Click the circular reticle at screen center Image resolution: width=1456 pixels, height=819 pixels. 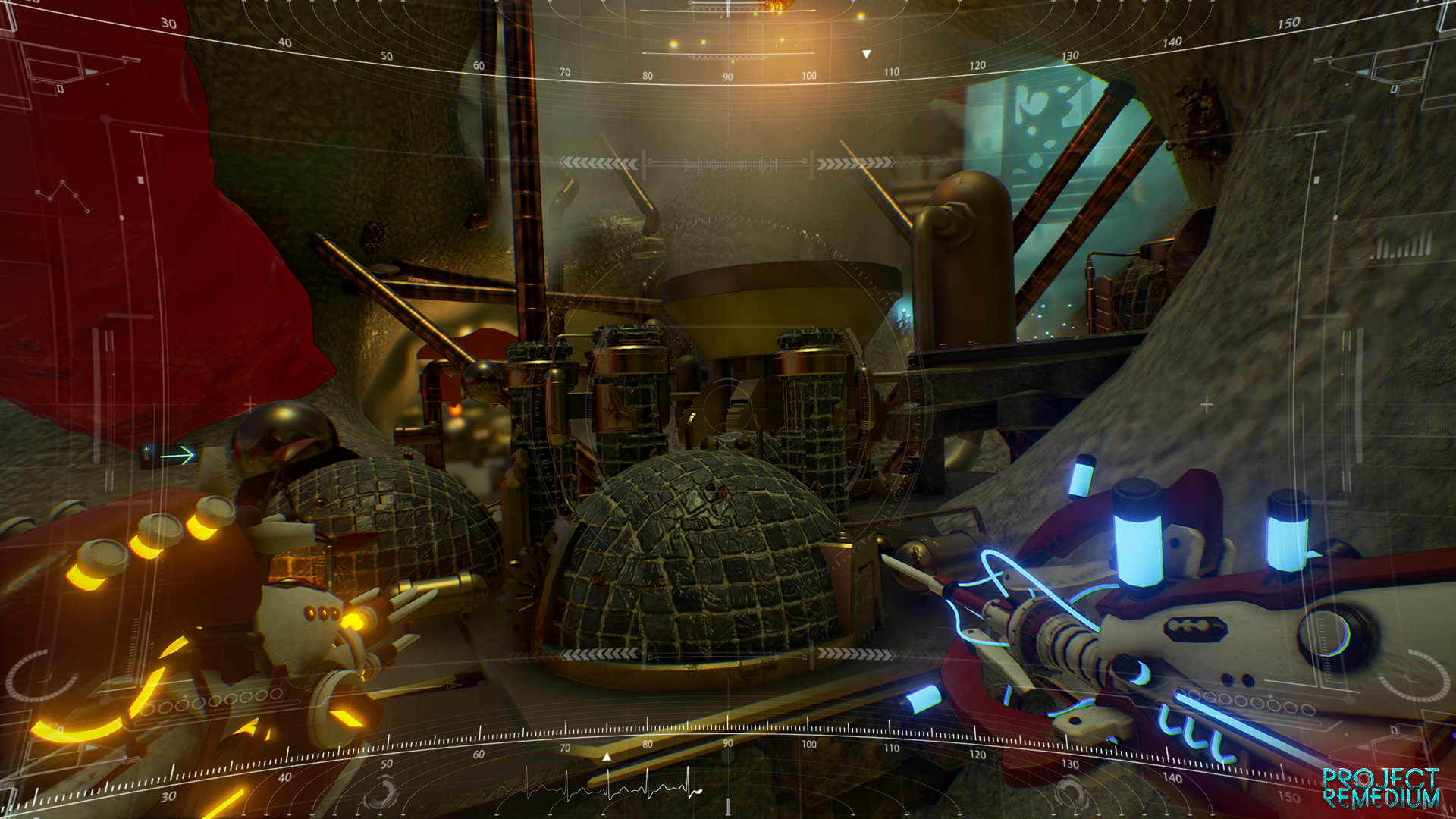(728, 409)
